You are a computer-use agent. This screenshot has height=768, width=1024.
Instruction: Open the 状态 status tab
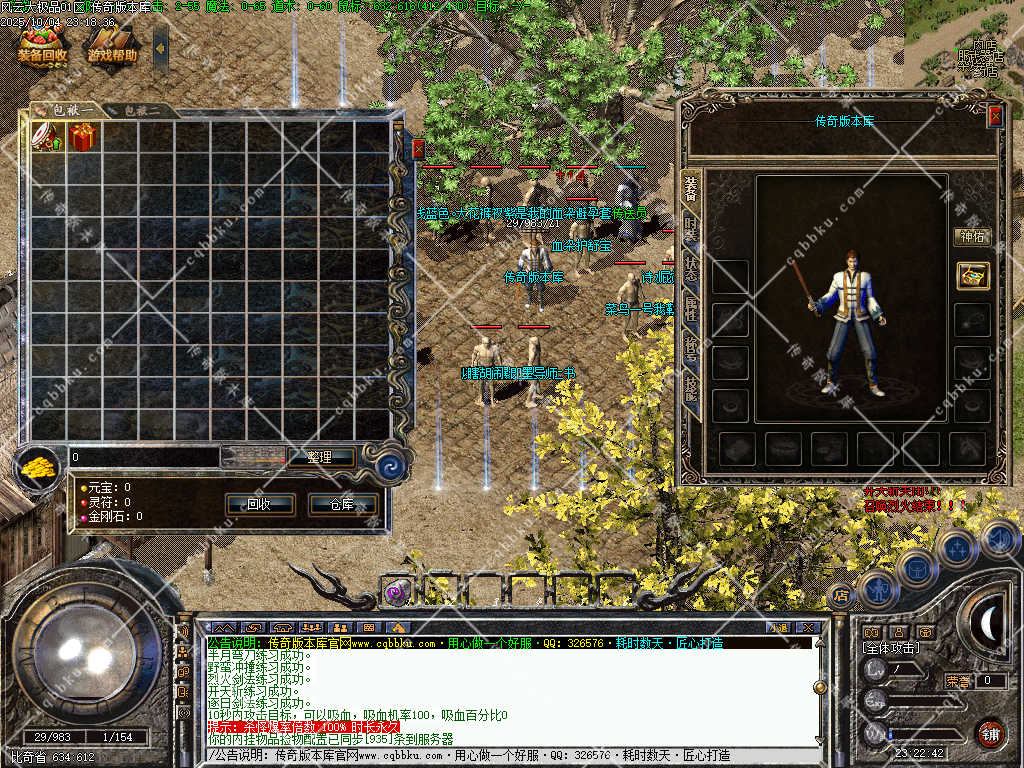point(691,268)
